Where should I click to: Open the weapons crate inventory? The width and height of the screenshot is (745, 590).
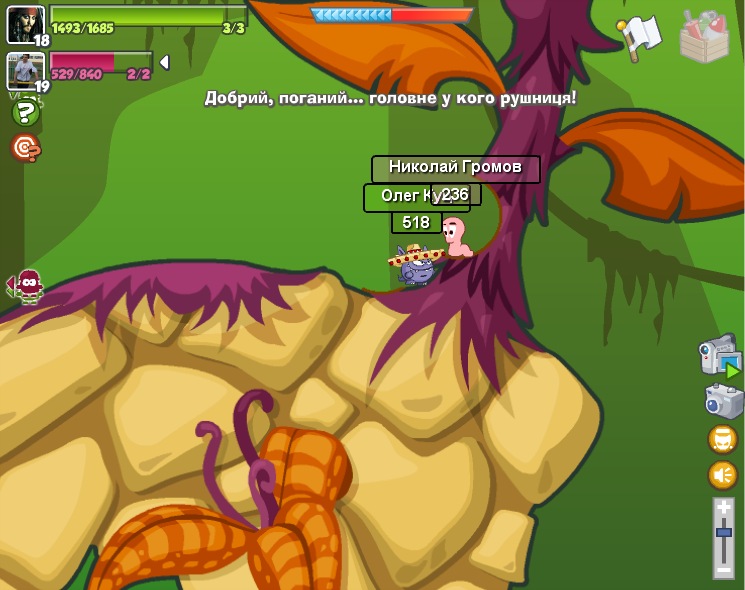704,37
